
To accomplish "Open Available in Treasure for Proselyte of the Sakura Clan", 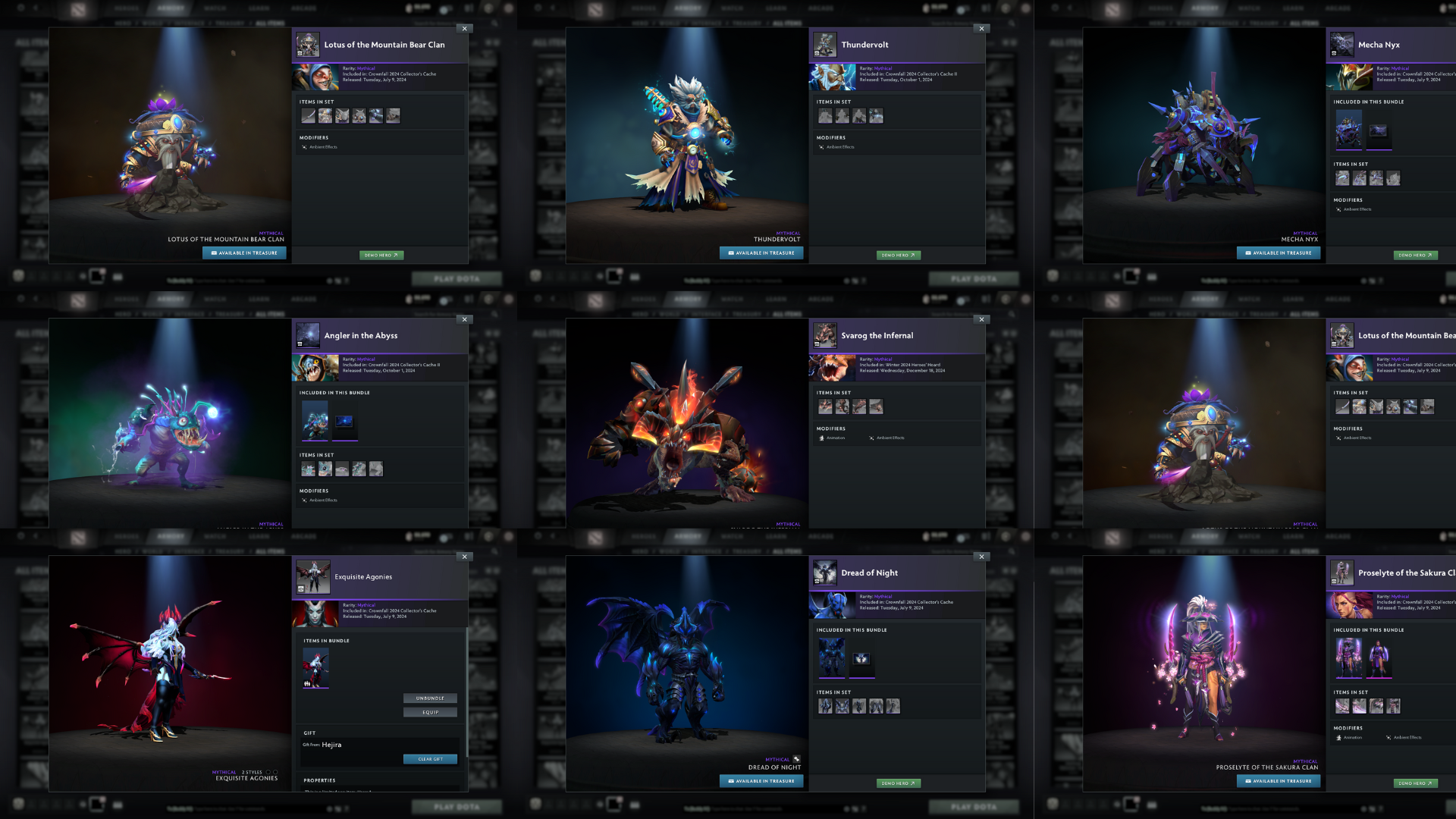I will [1279, 781].
